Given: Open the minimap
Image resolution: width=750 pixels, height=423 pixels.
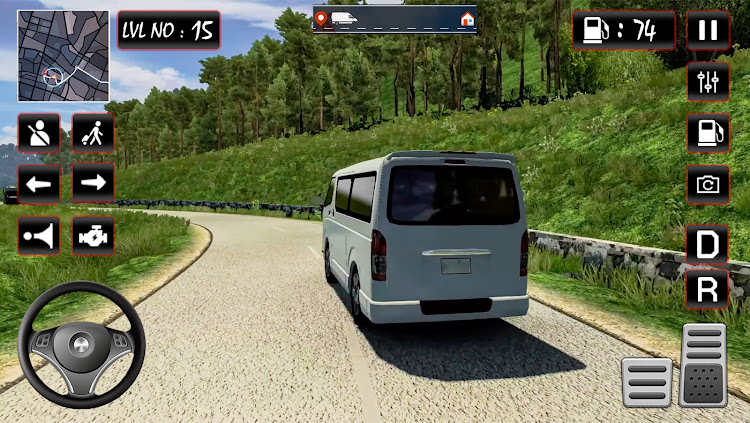Looking at the screenshot, I should (x=63, y=56).
